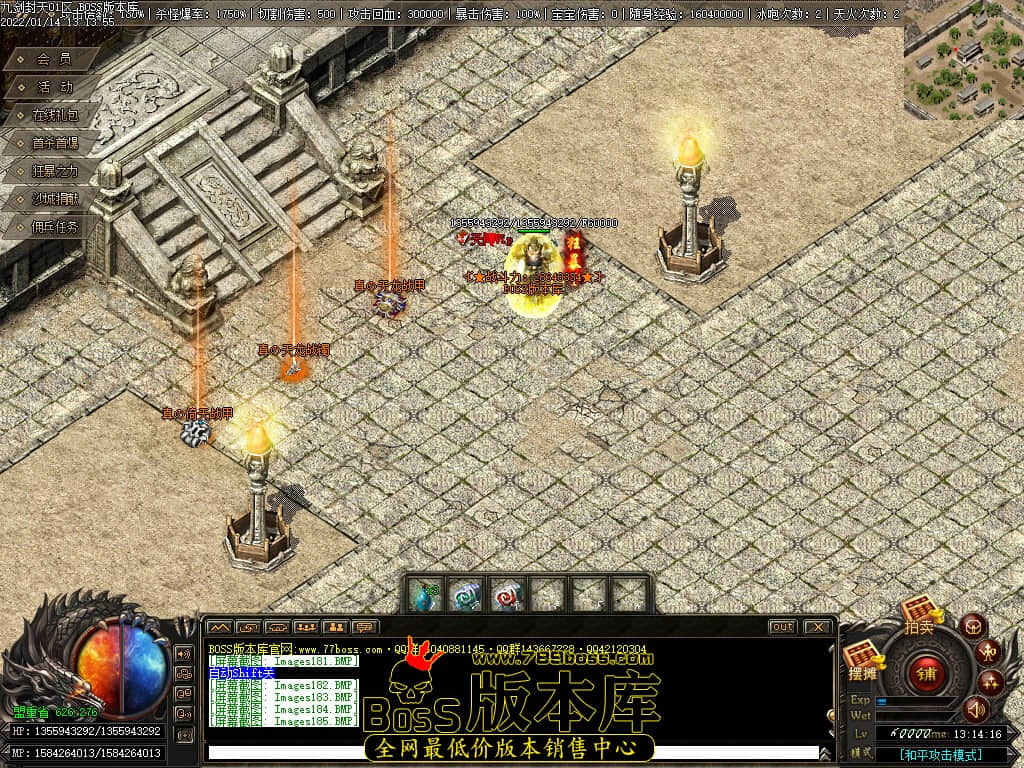Image resolution: width=1024 pixels, height=768 pixels.
Task: Use the blue potion hotbar slot
Action: coord(425,595)
